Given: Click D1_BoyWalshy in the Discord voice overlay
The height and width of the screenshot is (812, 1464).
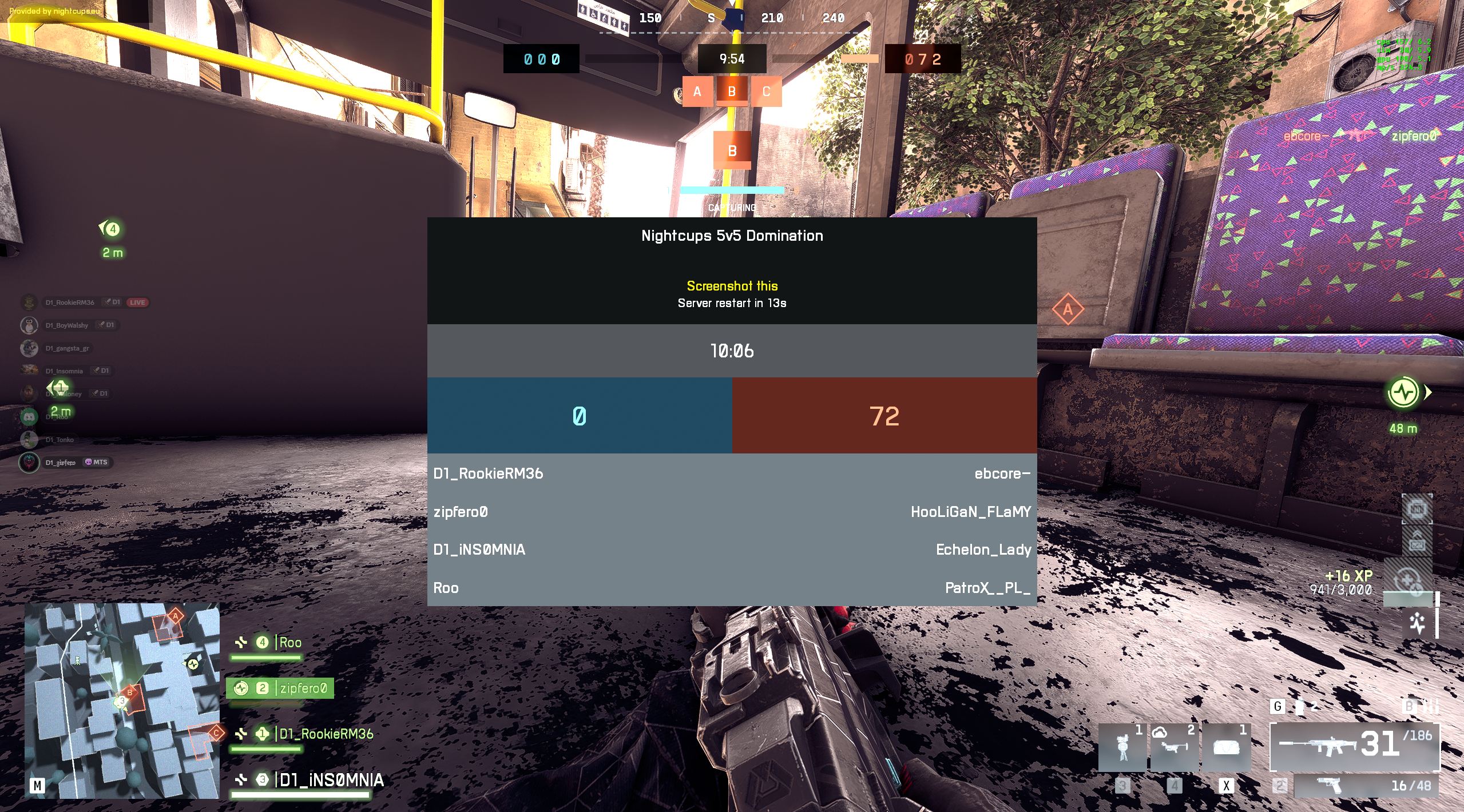Looking at the screenshot, I should coord(67,325).
